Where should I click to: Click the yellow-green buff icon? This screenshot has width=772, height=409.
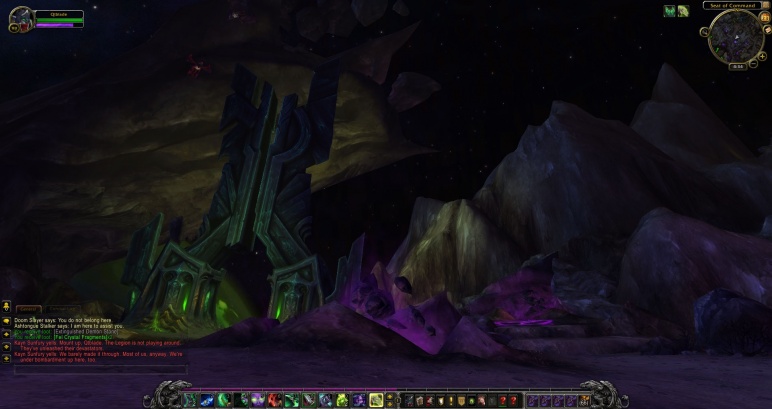(683, 11)
